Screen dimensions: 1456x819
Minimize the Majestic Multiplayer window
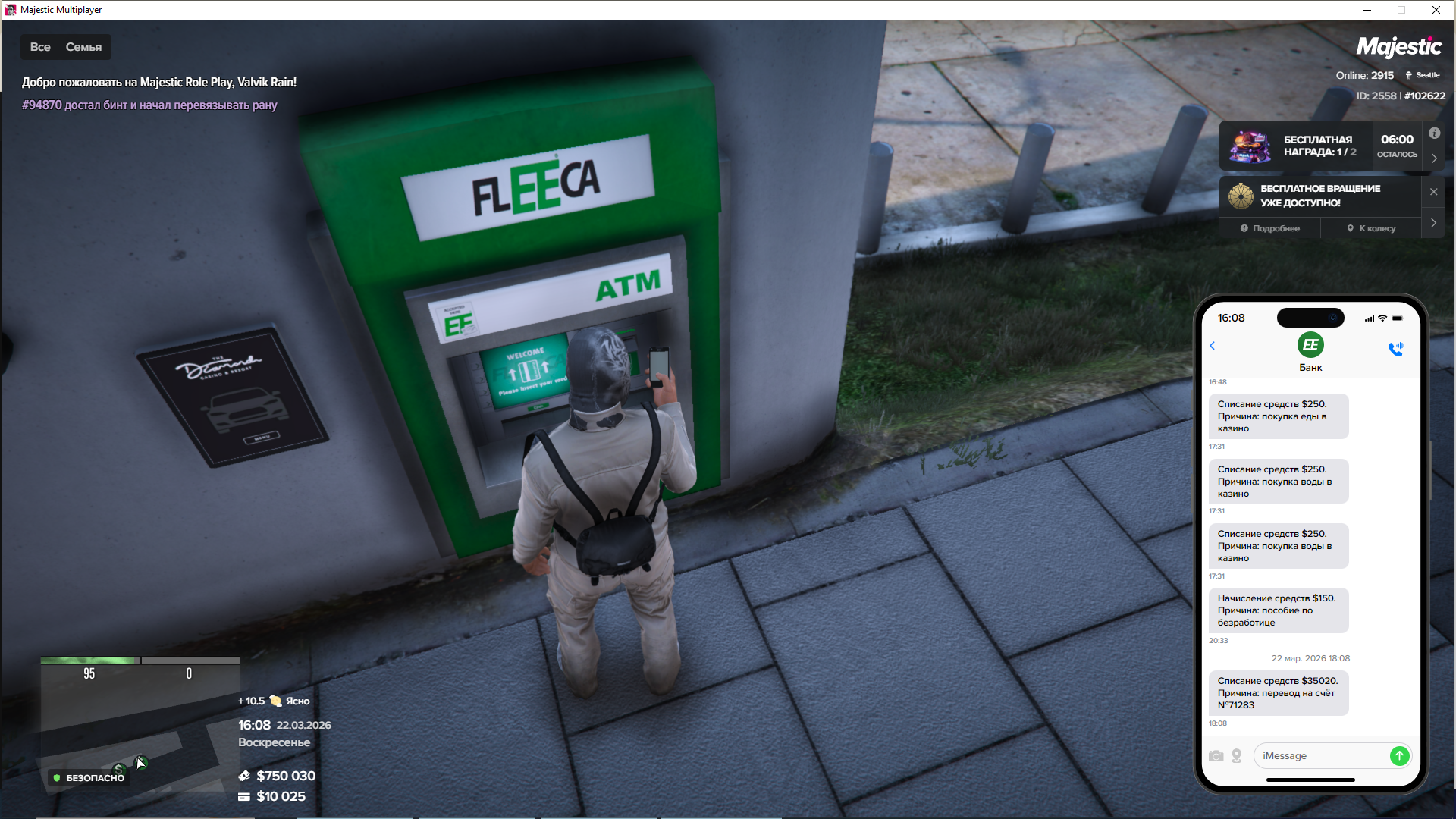(1367, 10)
